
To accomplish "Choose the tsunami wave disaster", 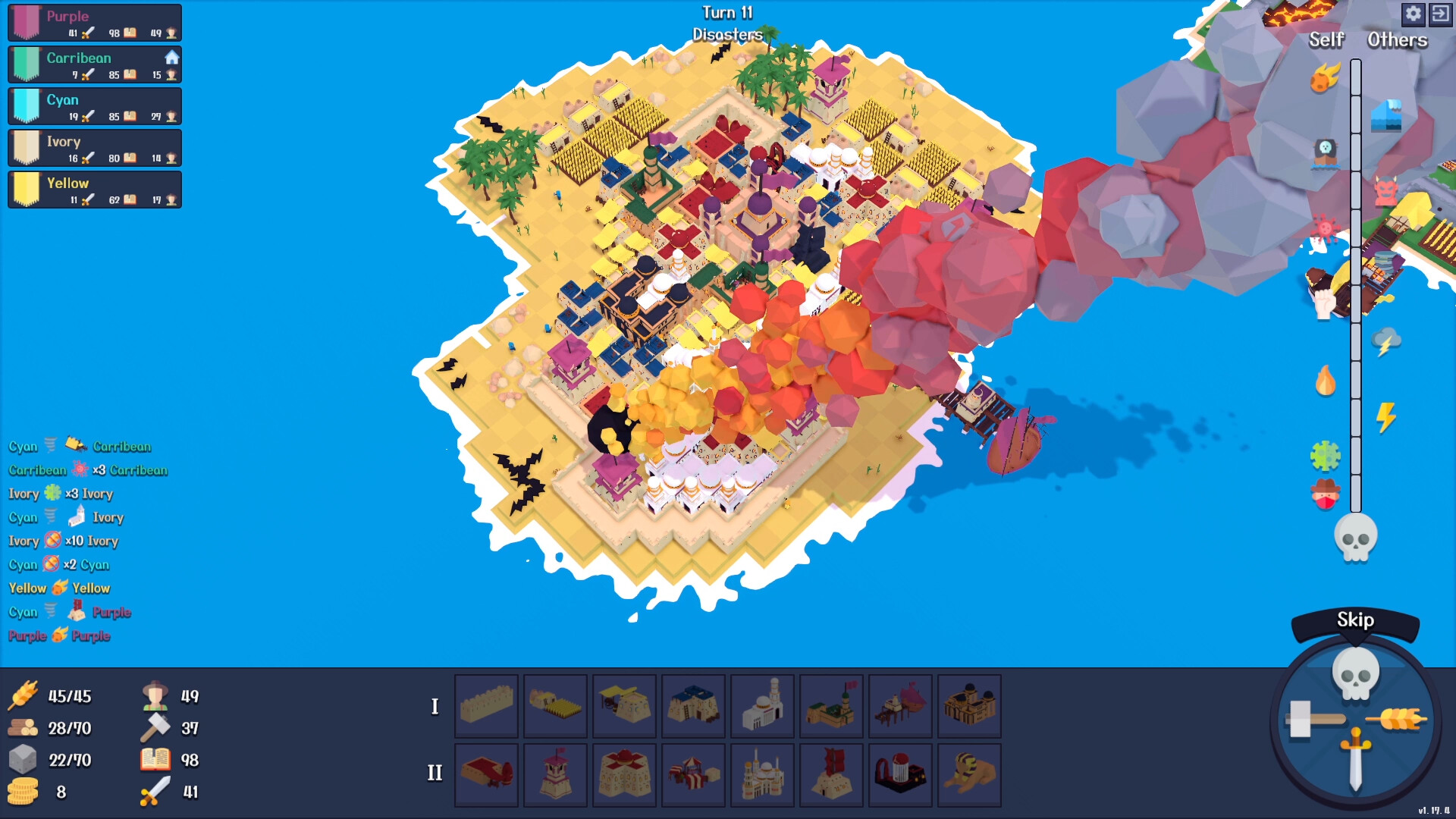I will (x=1385, y=115).
